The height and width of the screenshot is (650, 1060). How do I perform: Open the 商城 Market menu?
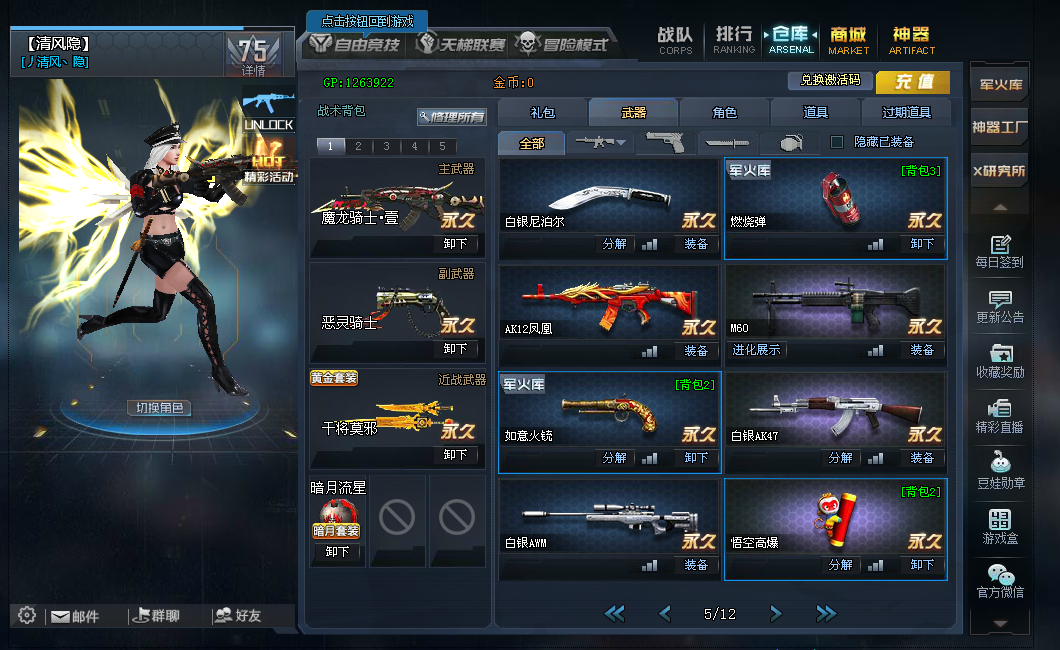click(x=849, y=40)
